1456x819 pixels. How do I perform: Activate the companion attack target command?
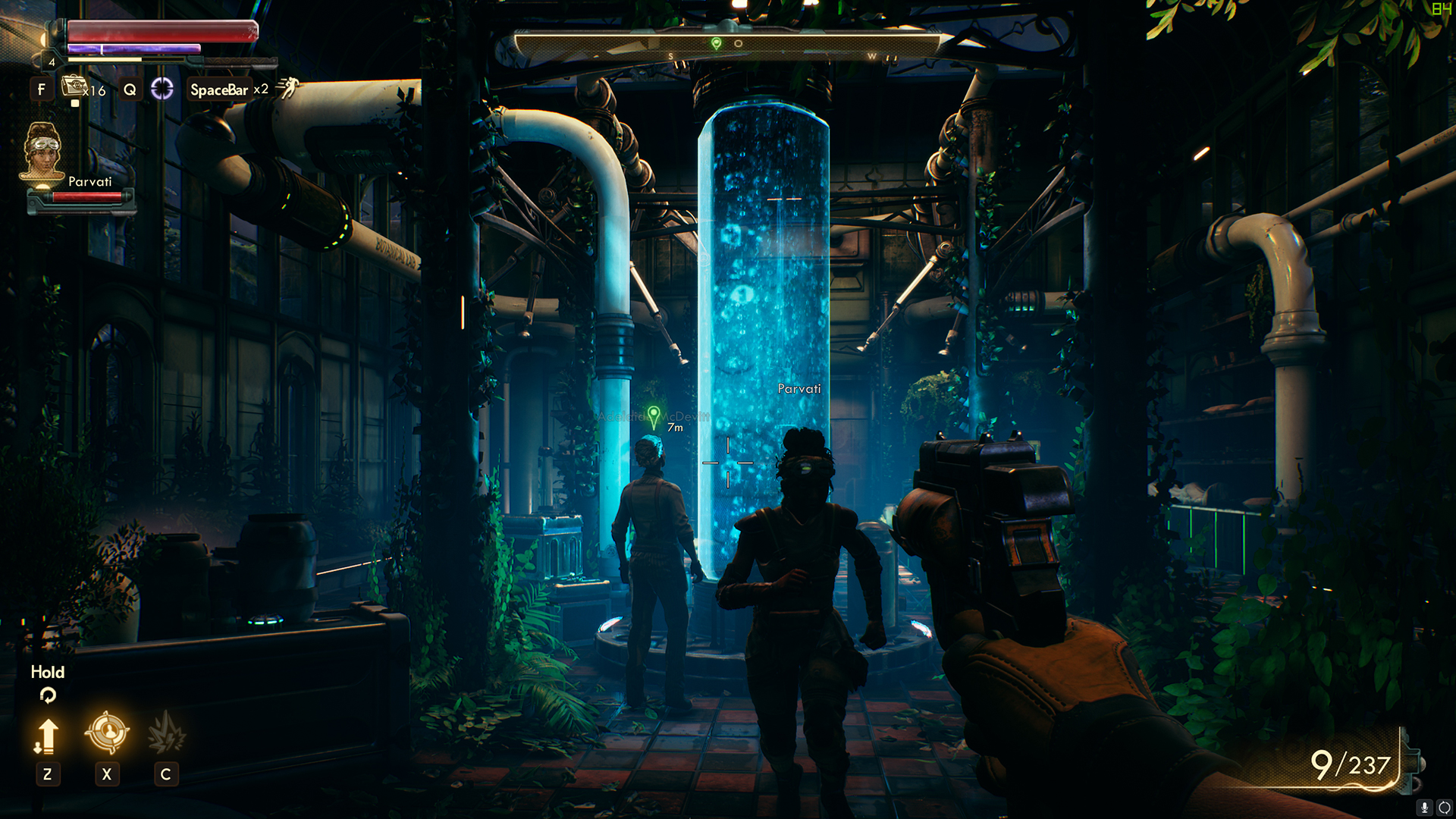107,733
